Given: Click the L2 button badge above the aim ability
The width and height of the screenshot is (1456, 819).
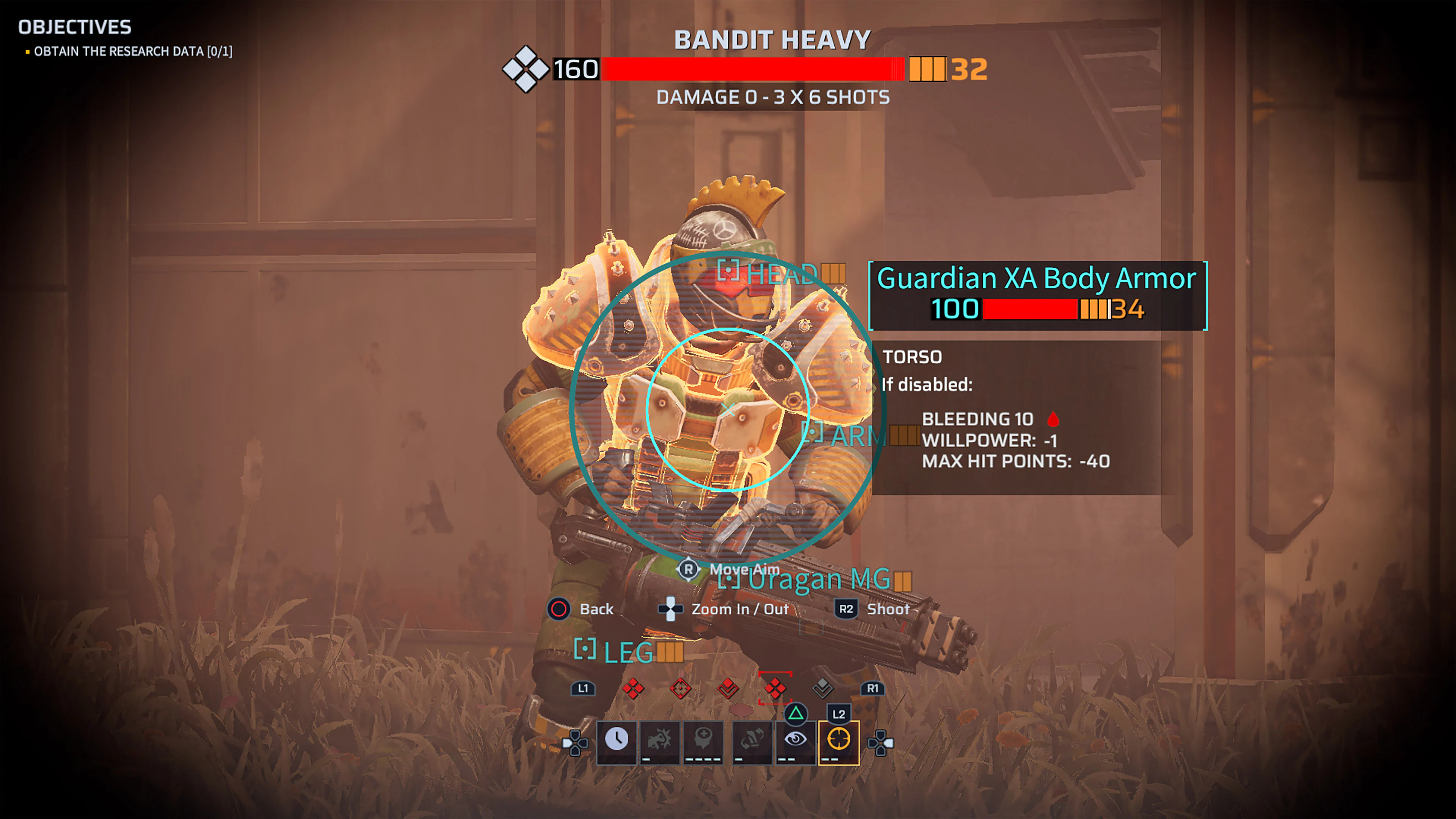Looking at the screenshot, I should click(x=840, y=713).
